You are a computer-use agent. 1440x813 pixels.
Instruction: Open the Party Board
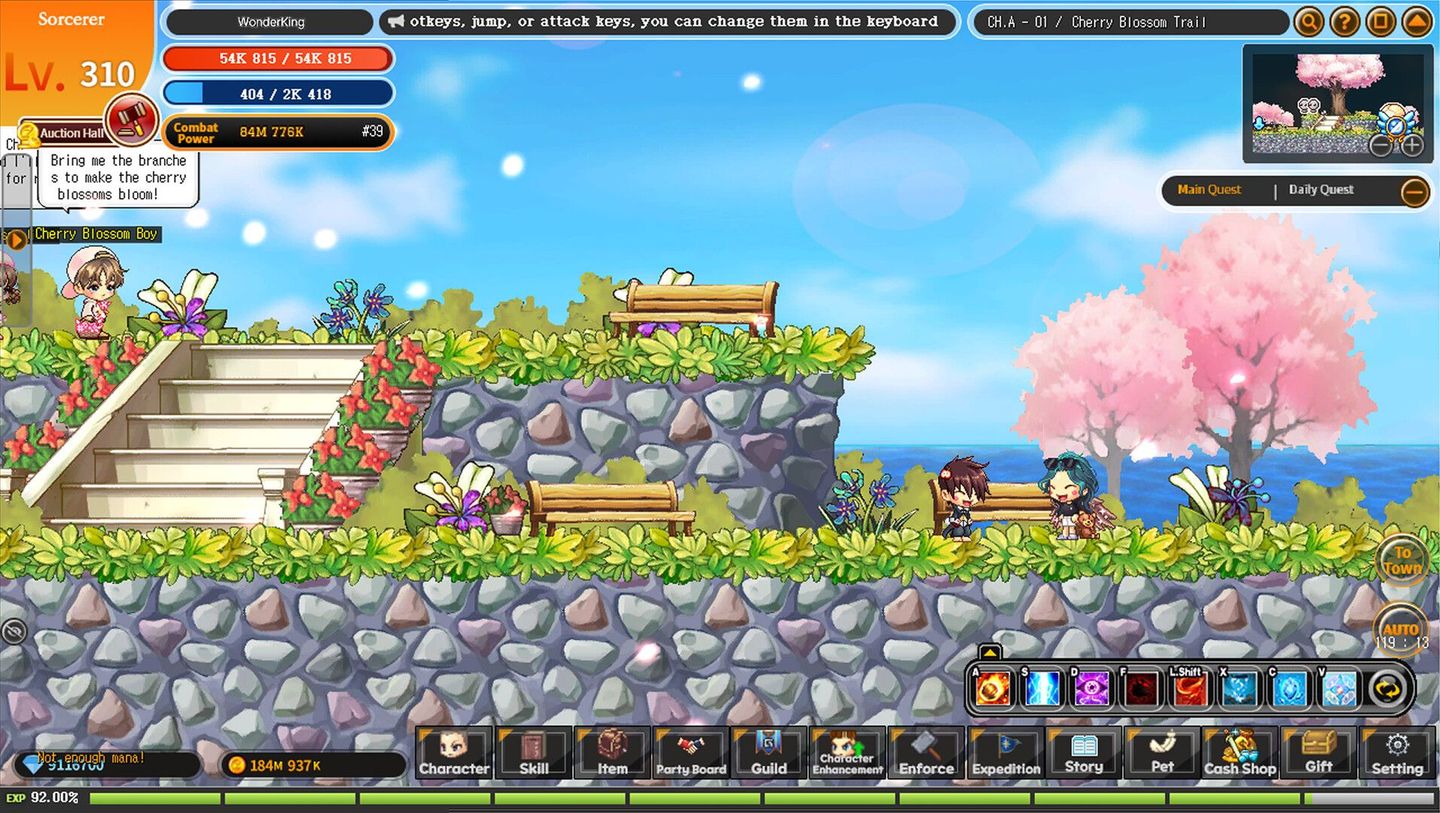pyautogui.click(x=690, y=754)
